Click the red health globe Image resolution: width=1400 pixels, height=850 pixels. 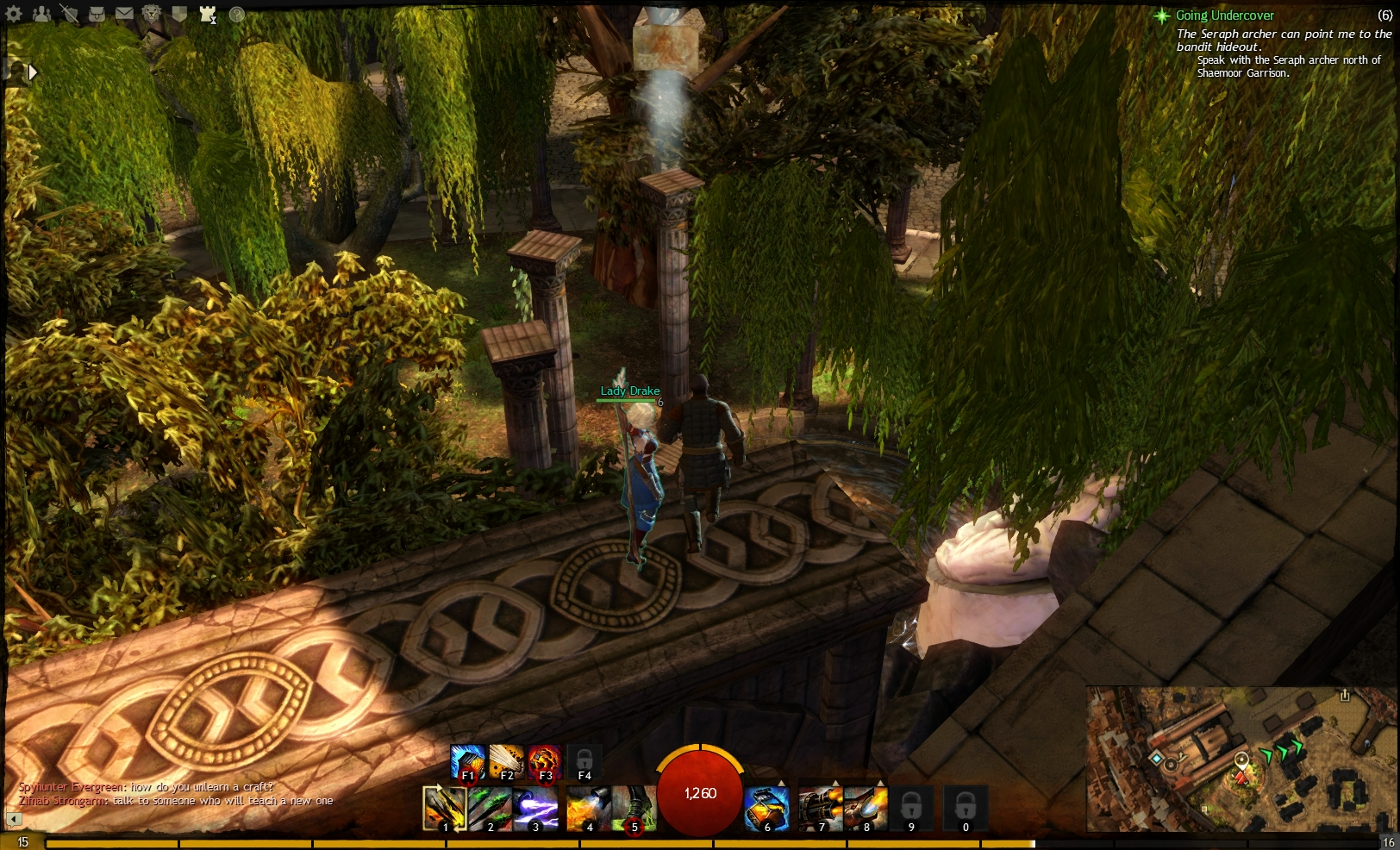click(698, 793)
